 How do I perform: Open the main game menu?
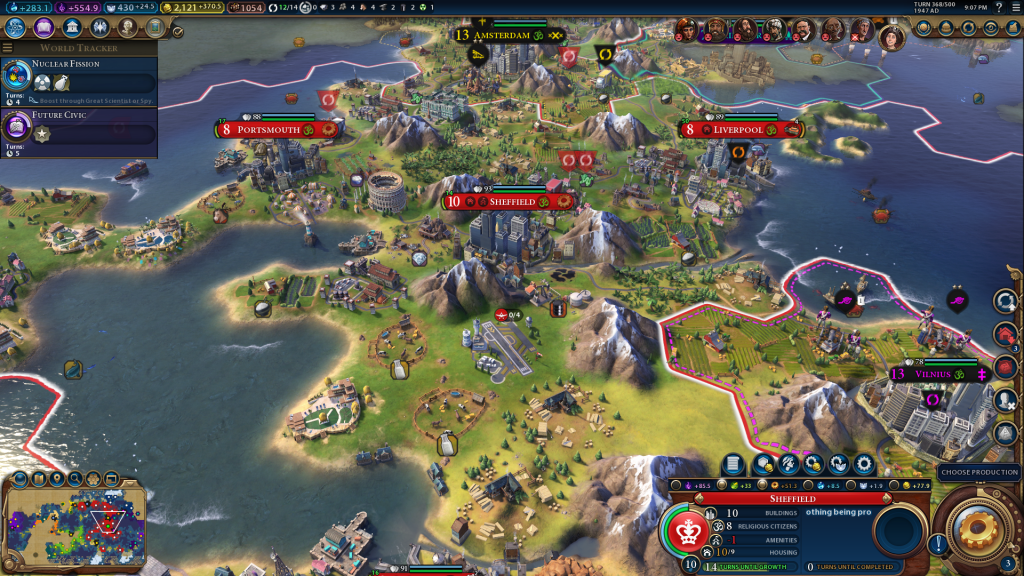(x=1014, y=8)
